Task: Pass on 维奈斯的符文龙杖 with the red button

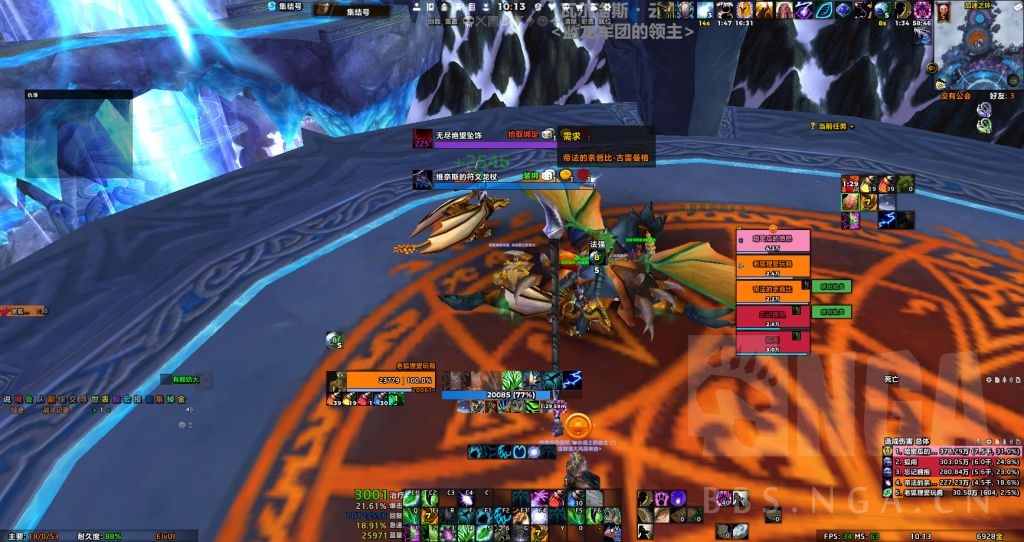Action: coord(581,175)
